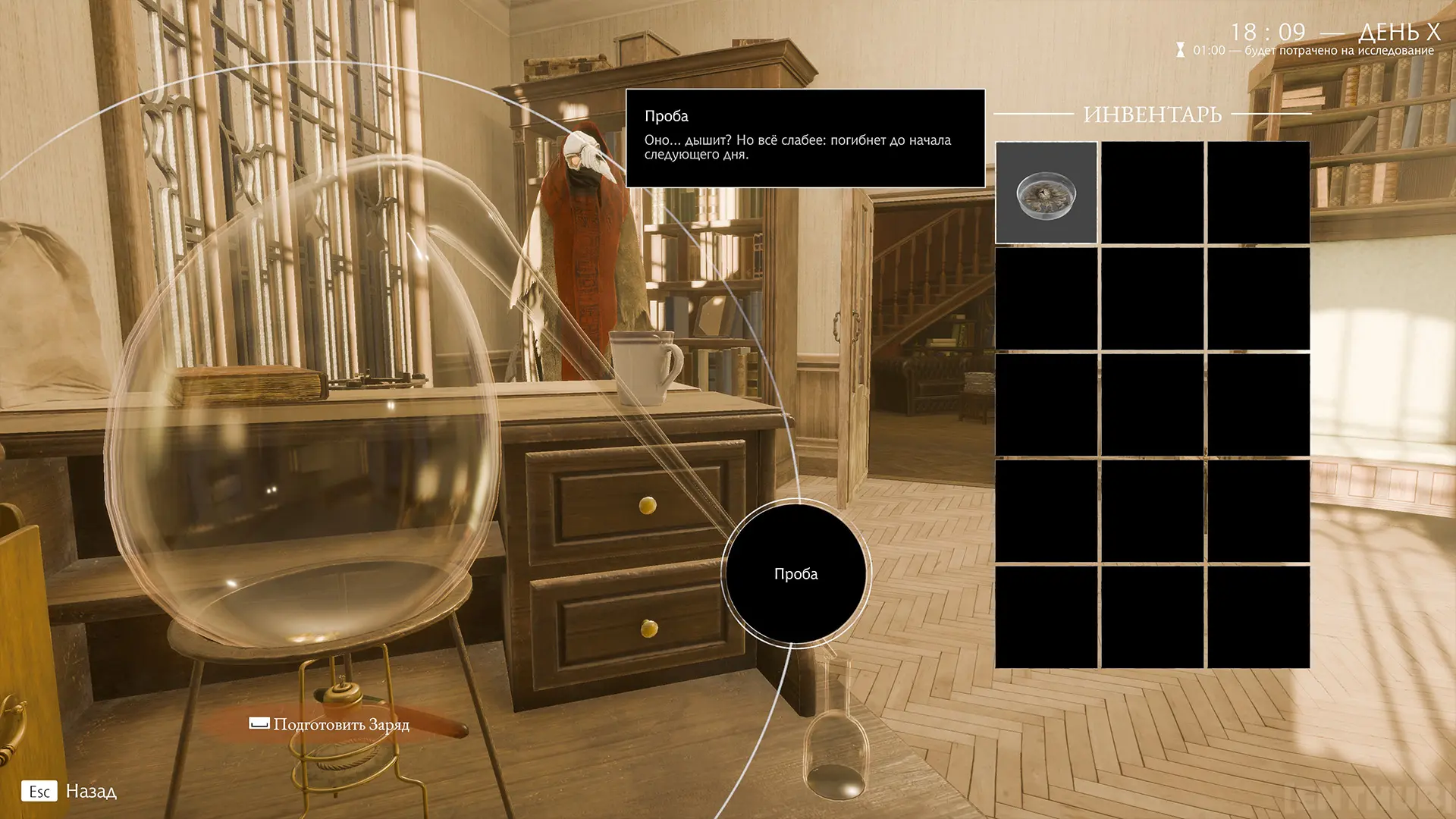Screen dimensions: 1456x819
Task: Select the petri dish sample in inventory
Action: [1046, 193]
